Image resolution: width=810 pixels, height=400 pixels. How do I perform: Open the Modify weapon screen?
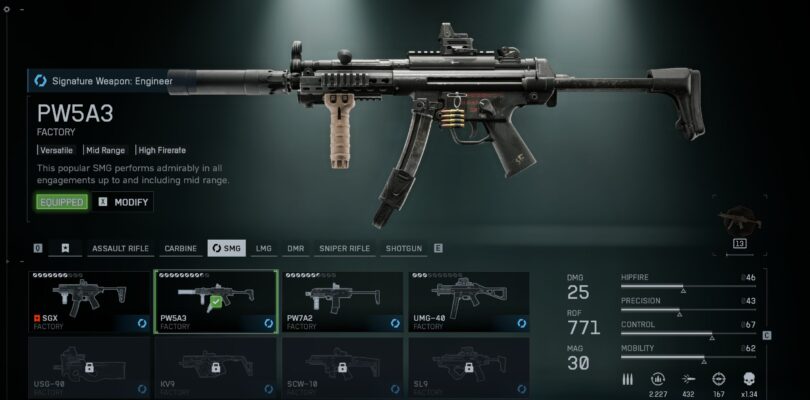coord(124,202)
